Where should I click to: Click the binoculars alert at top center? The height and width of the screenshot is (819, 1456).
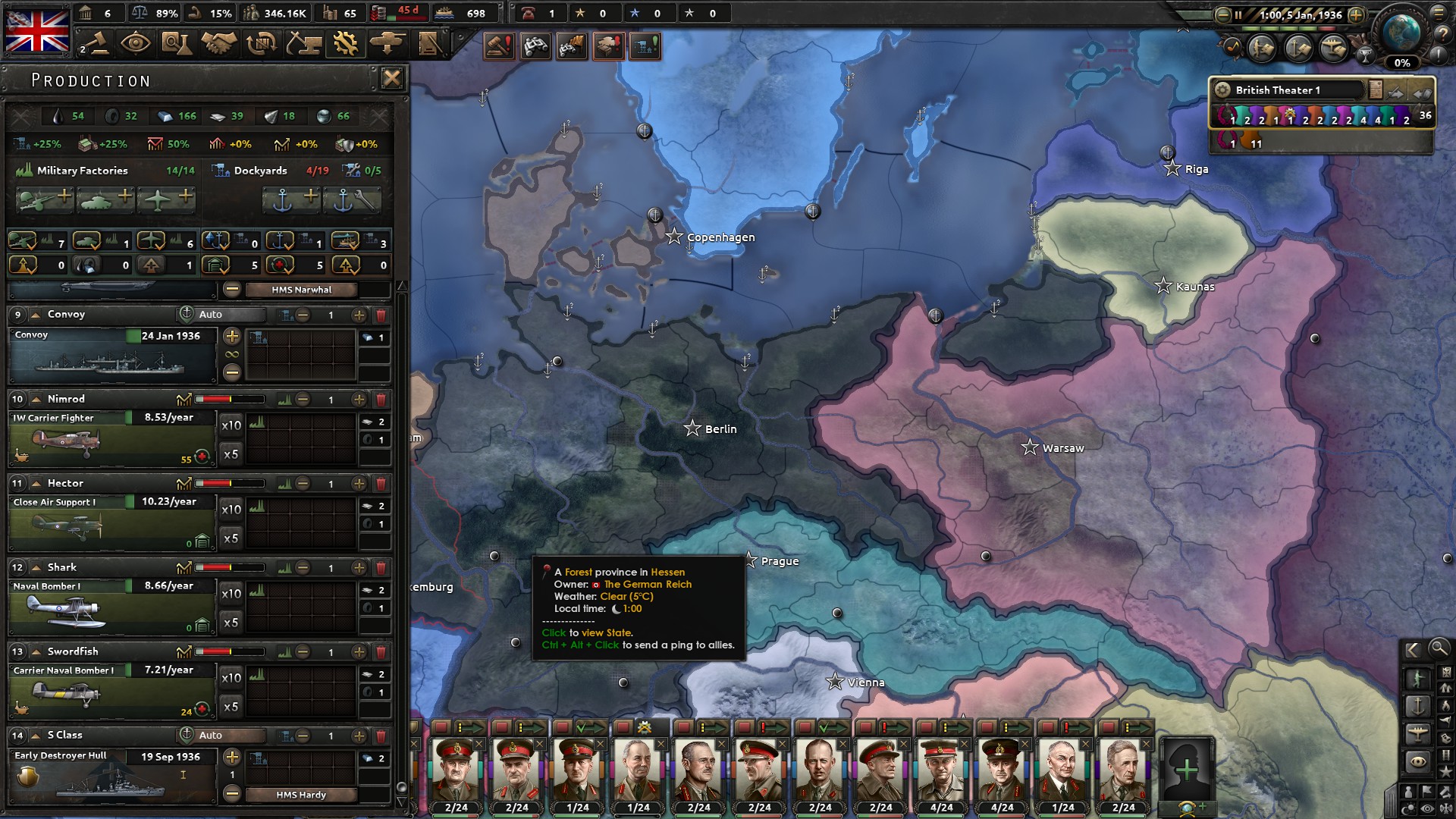[x=535, y=46]
